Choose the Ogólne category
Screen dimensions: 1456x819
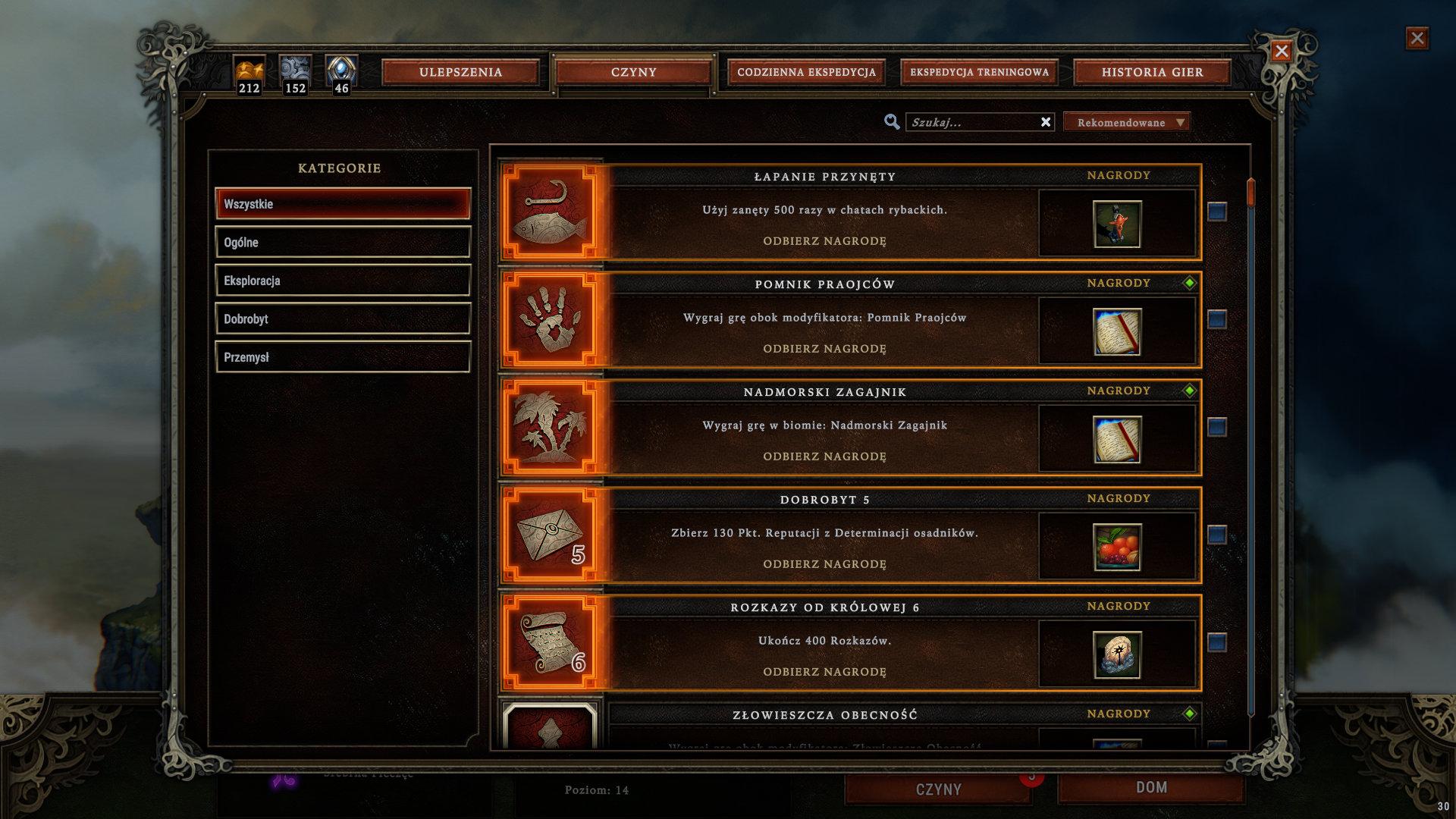pos(343,243)
